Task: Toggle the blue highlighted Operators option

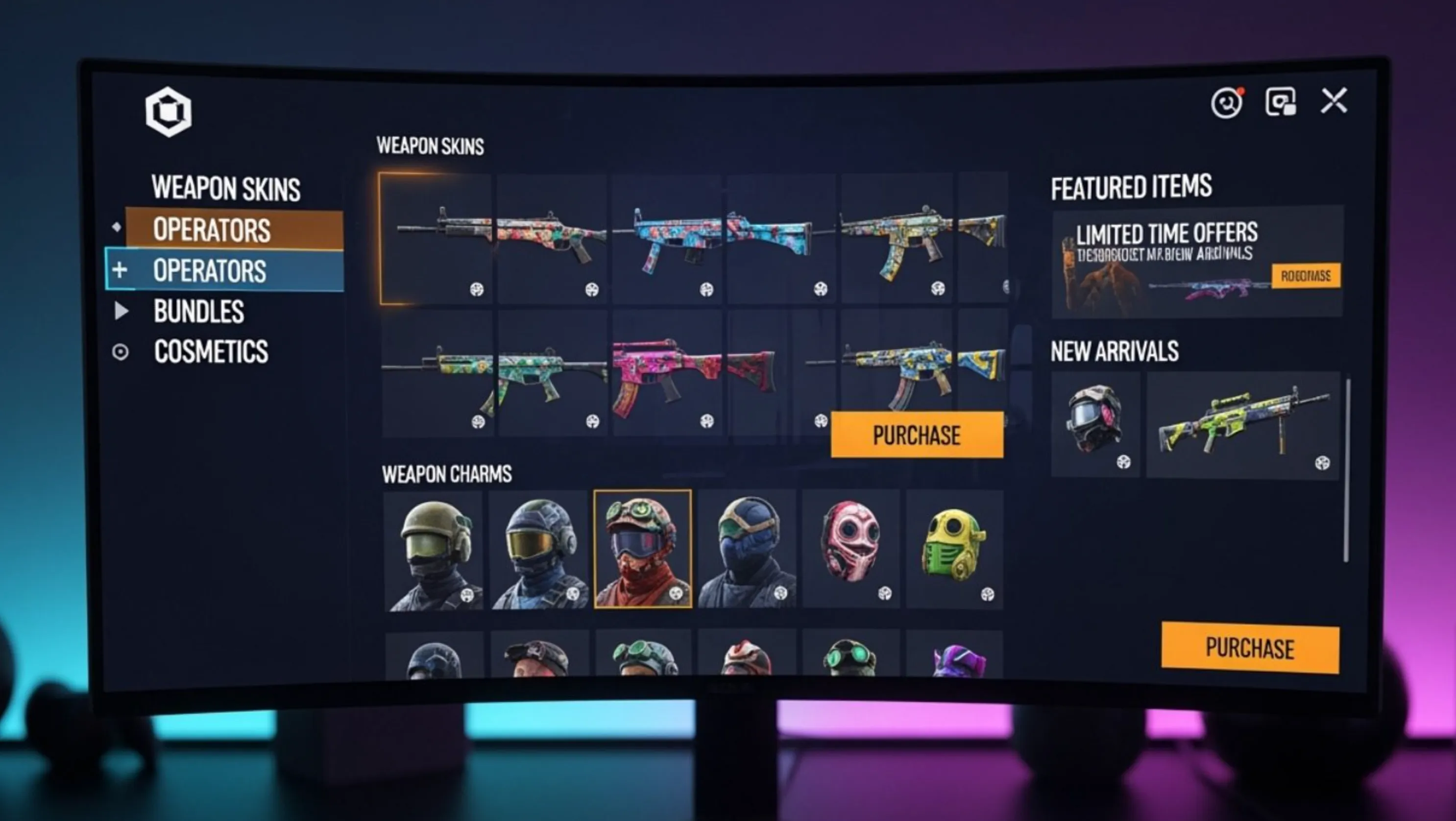Action: [x=209, y=271]
